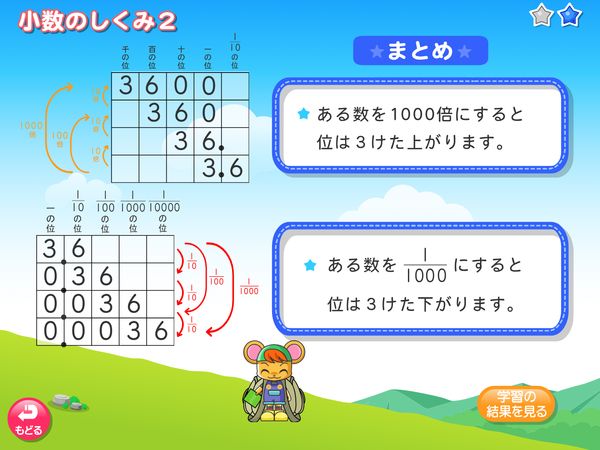This screenshot has height=450, width=600.
Task: Open 学習の結果を見る results button
Action: (x=515, y=404)
